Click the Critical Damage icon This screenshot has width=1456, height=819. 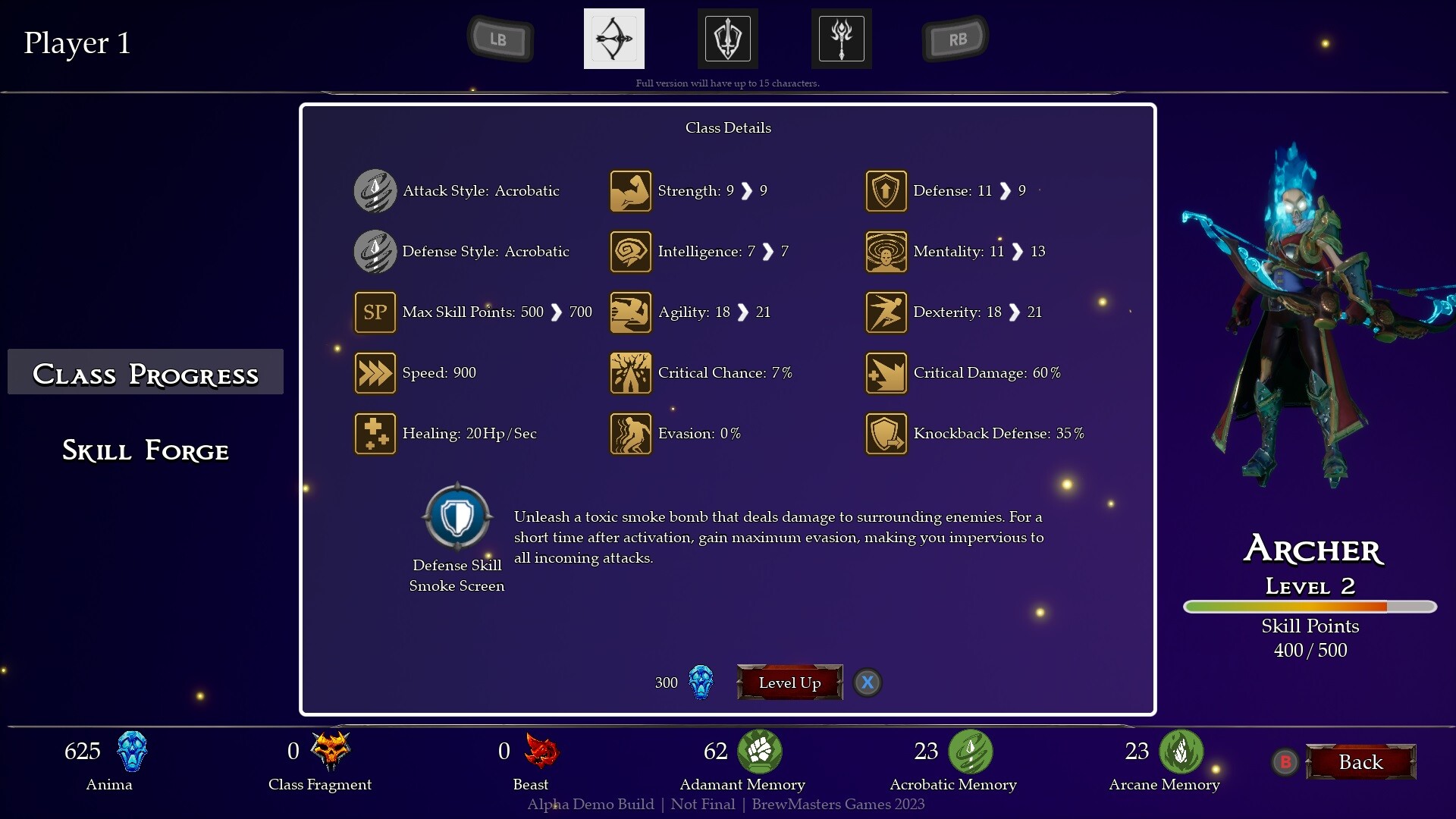pyautogui.click(x=886, y=372)
